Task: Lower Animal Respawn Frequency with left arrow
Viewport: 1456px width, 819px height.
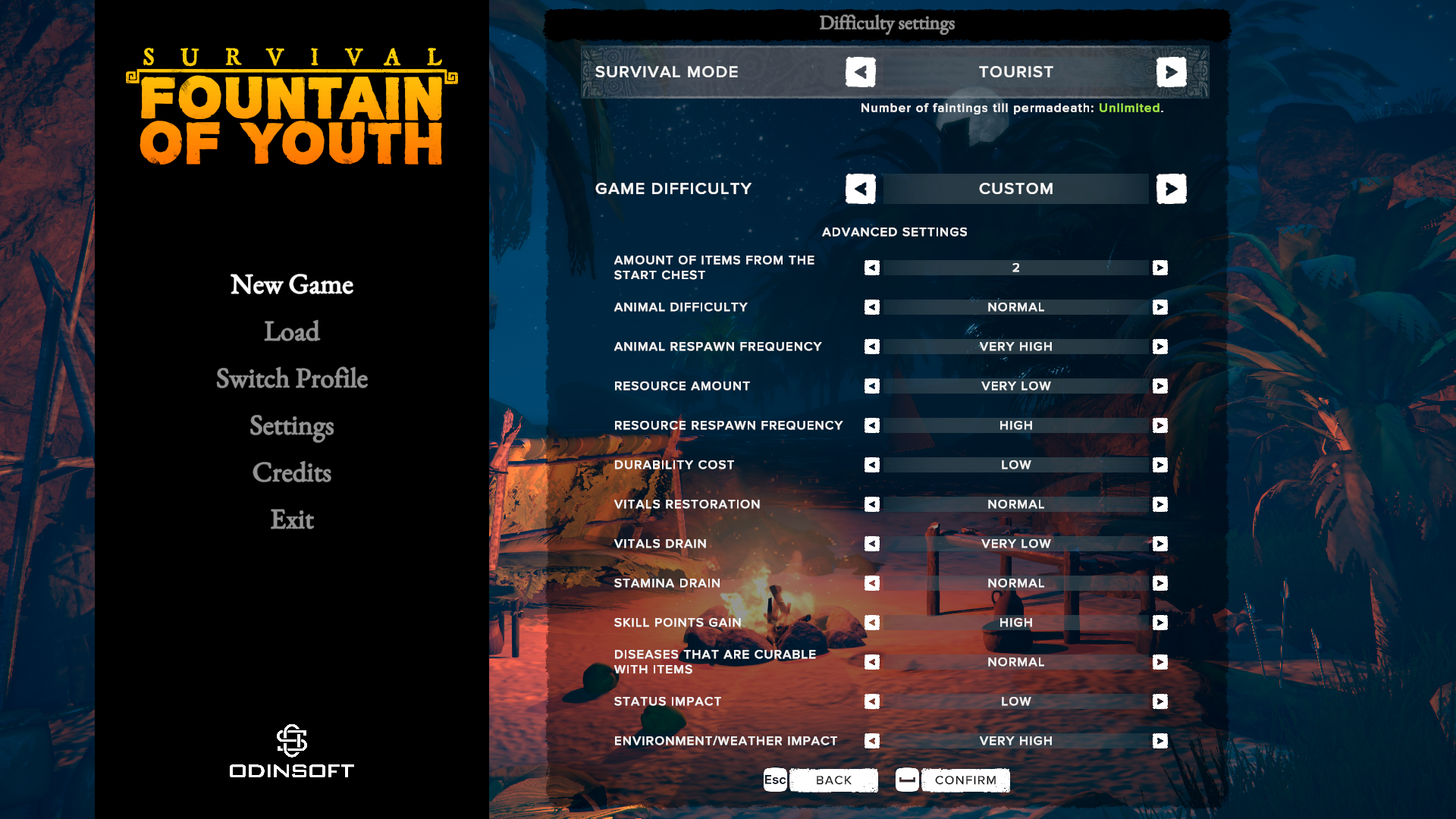Action: click(871, 347)
